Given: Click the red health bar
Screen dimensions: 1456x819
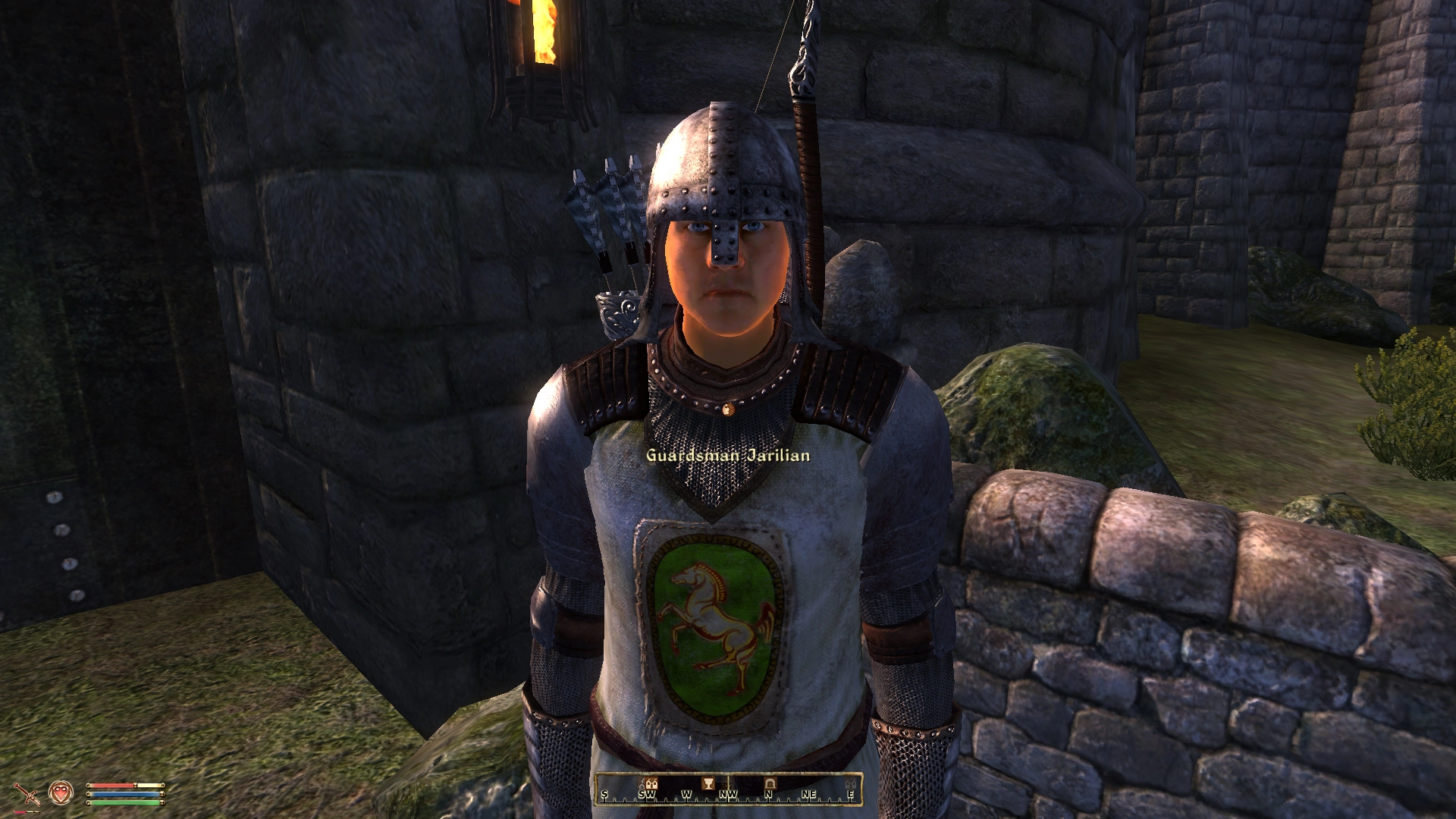Looking at the screenshot, I should (x=111, y=786).
